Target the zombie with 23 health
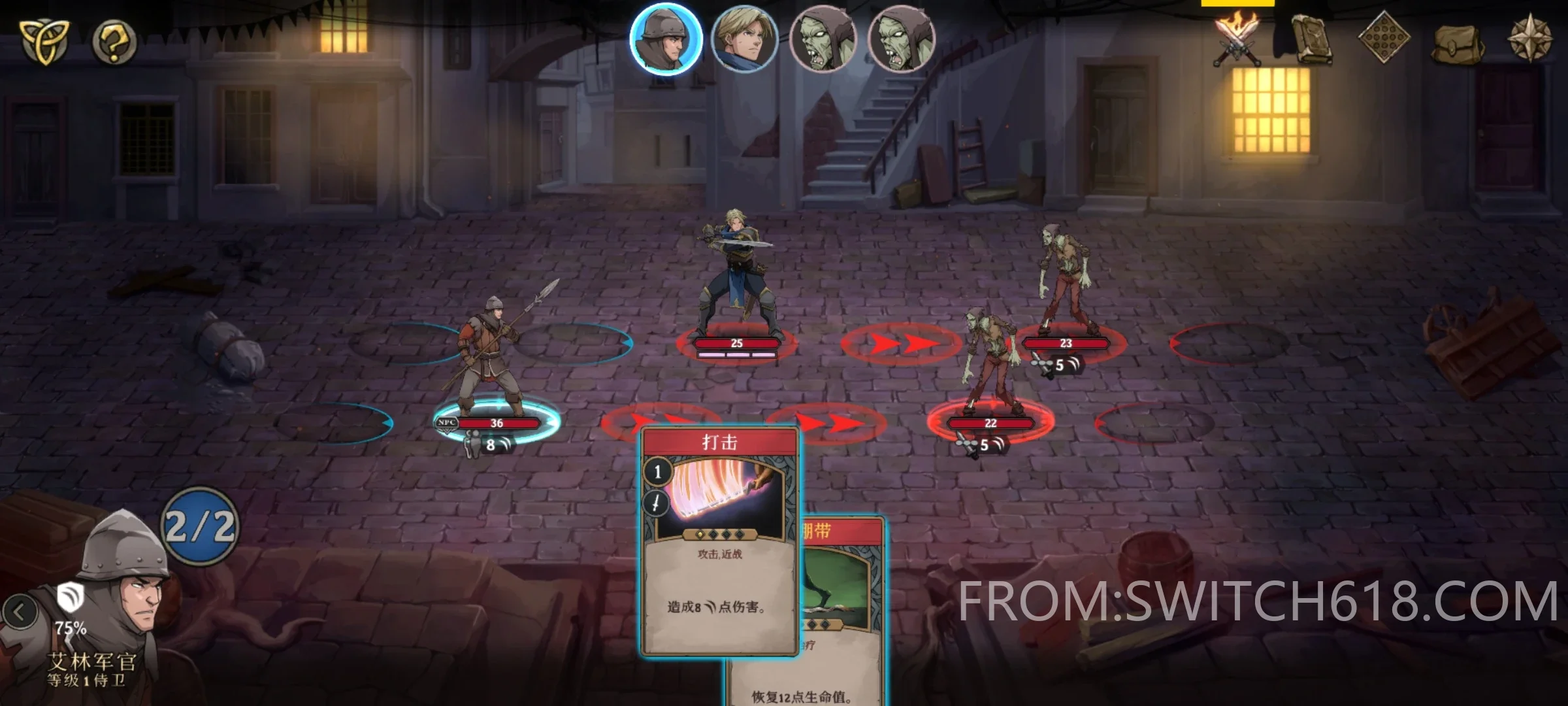Viewport: 1568px width, 706px height. click(x=1065, y=281)
